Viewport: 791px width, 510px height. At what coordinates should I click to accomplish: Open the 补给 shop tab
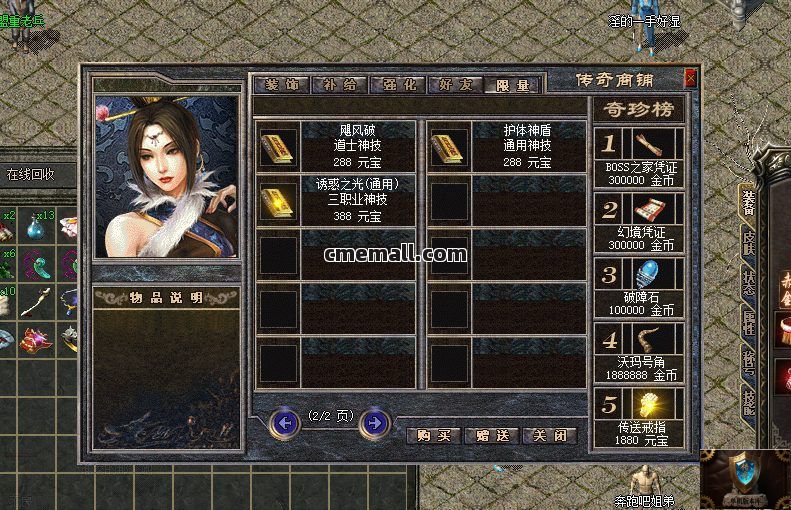[339, 85]
